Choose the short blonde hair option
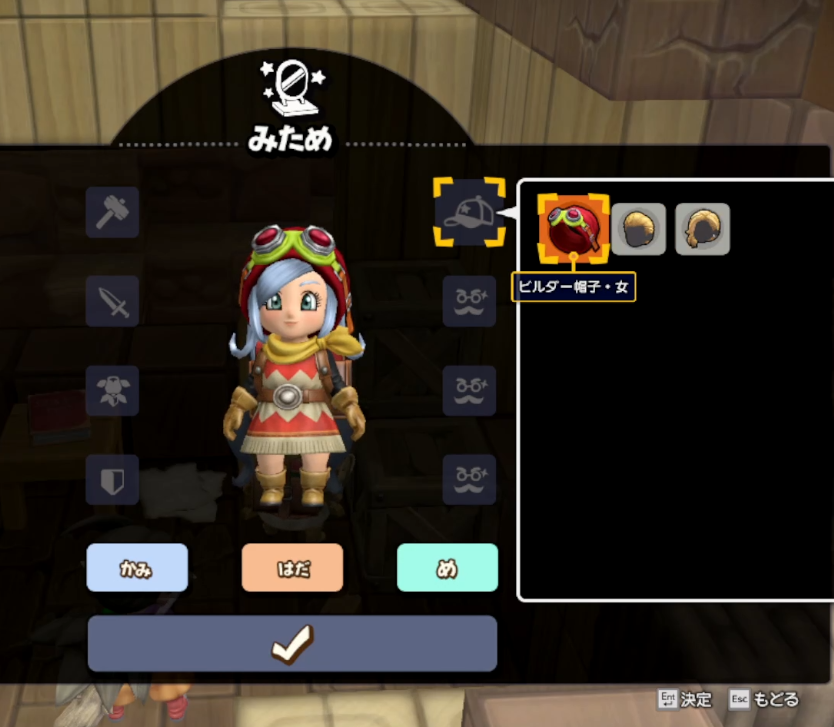The width and height of the screenshot is (834, 727). coord(638,229)
